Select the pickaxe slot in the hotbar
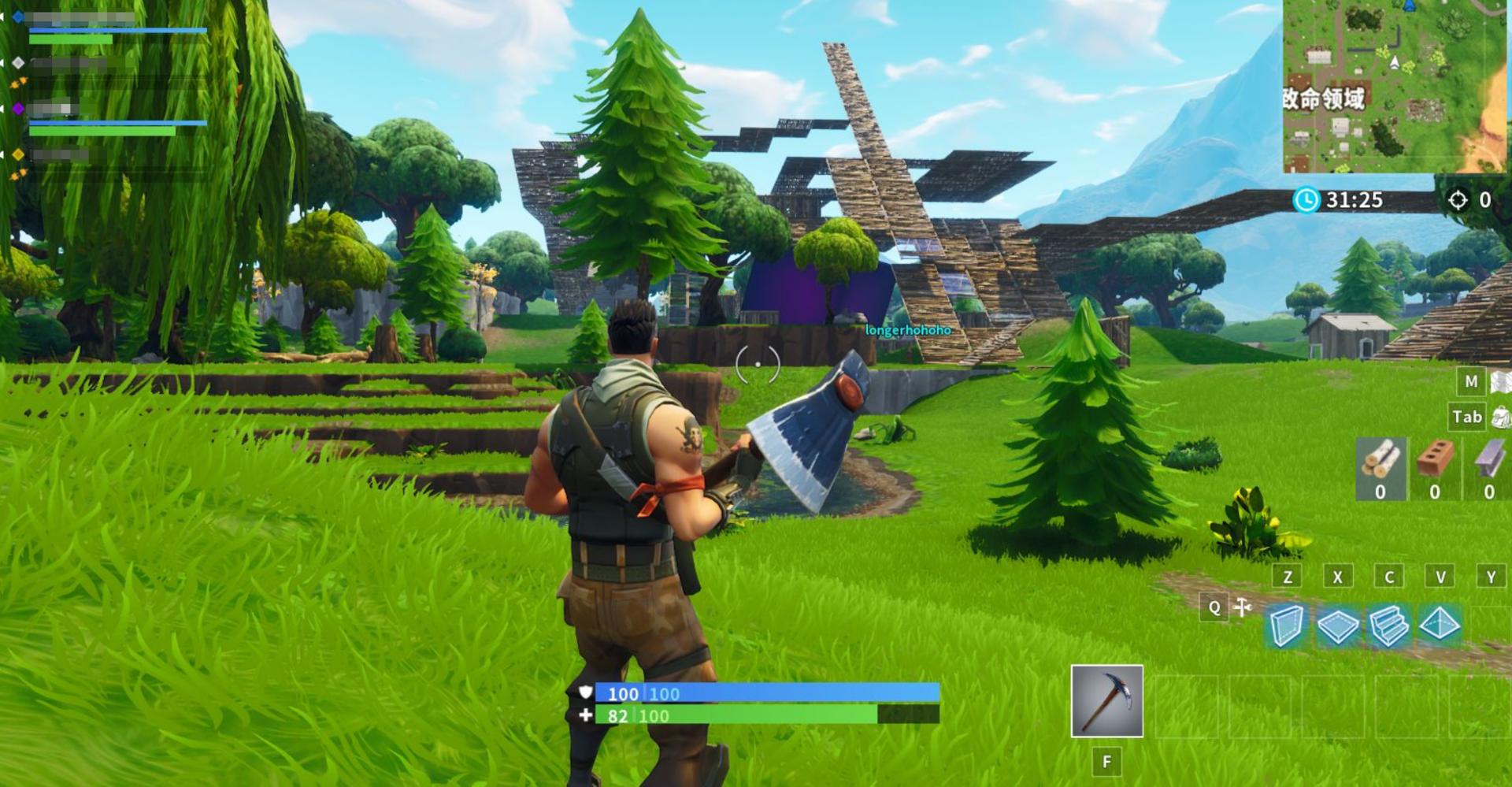This screenshot has height=787, width=1512. coord(1106,700)
